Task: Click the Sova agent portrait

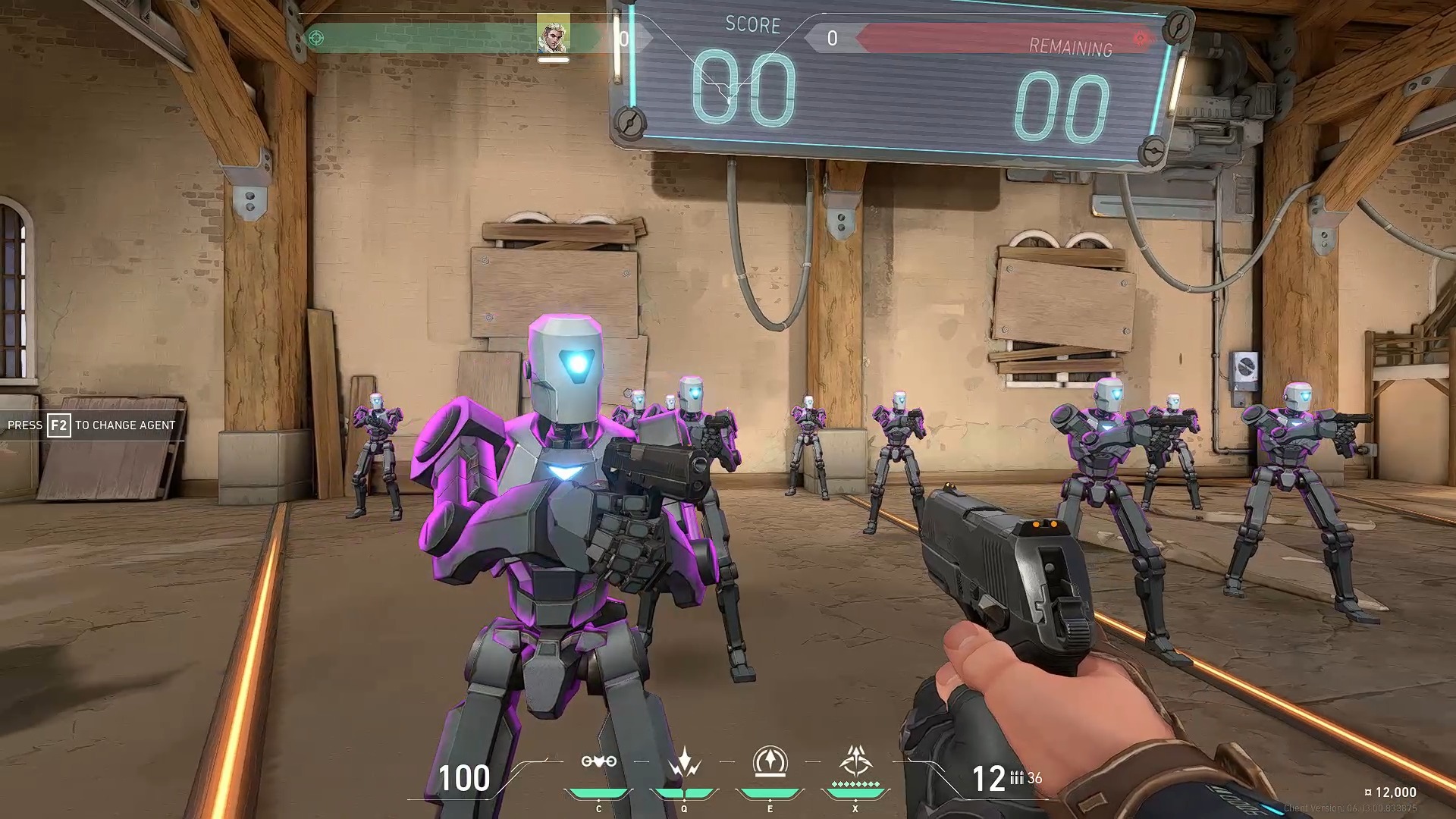Action: click(x=553, y=34)
